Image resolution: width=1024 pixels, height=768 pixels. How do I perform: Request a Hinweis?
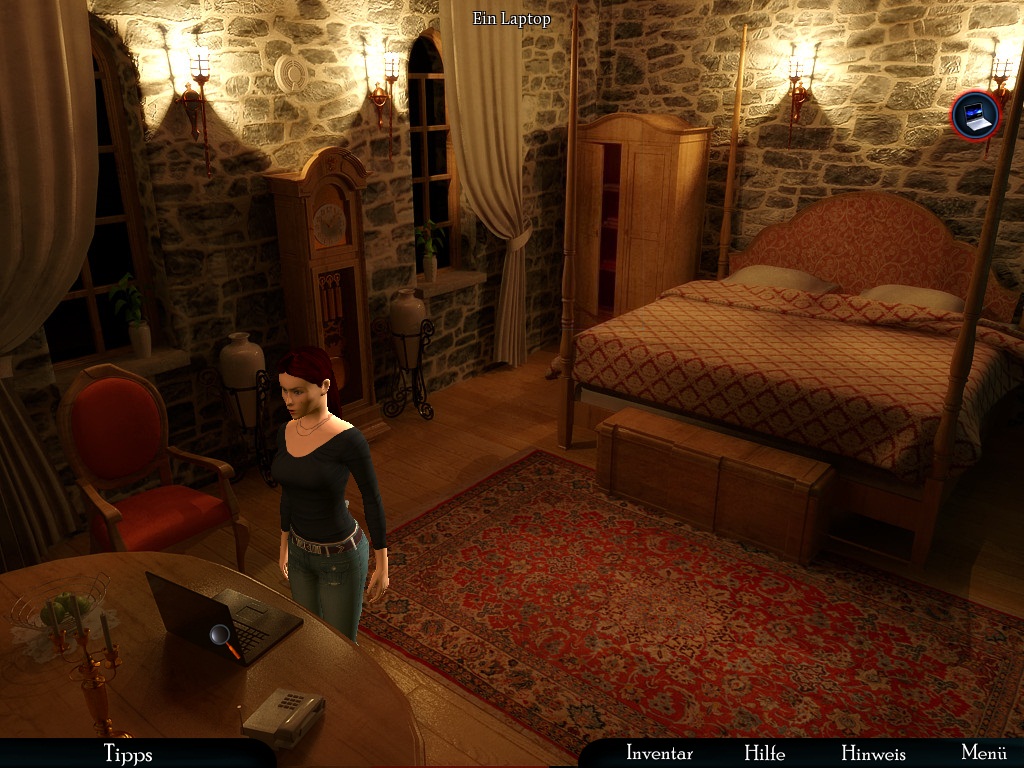tap(873, 753)
